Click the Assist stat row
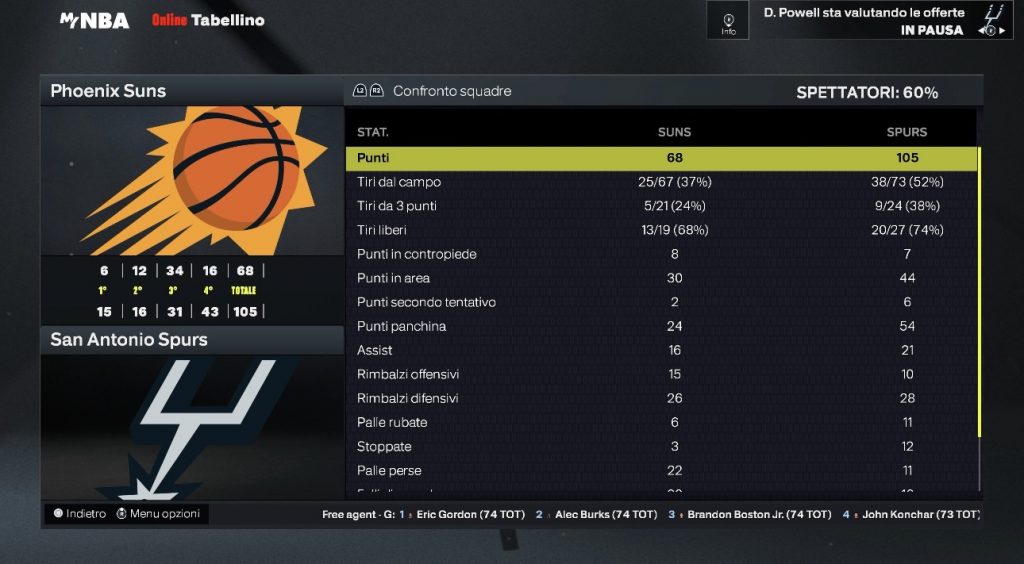 [x=661, y=350]
